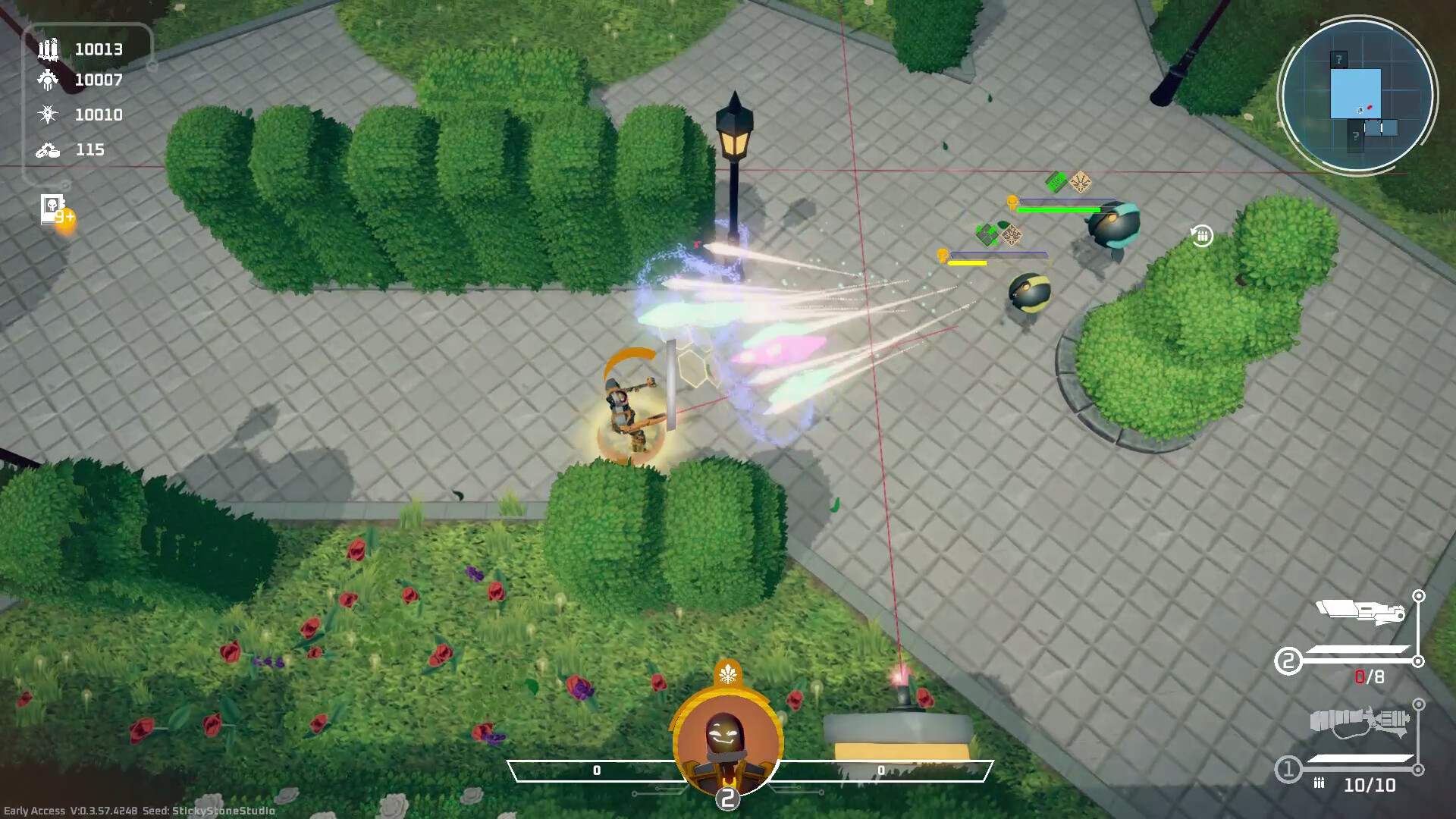Click the gear resource icon showing 10007

49,79
